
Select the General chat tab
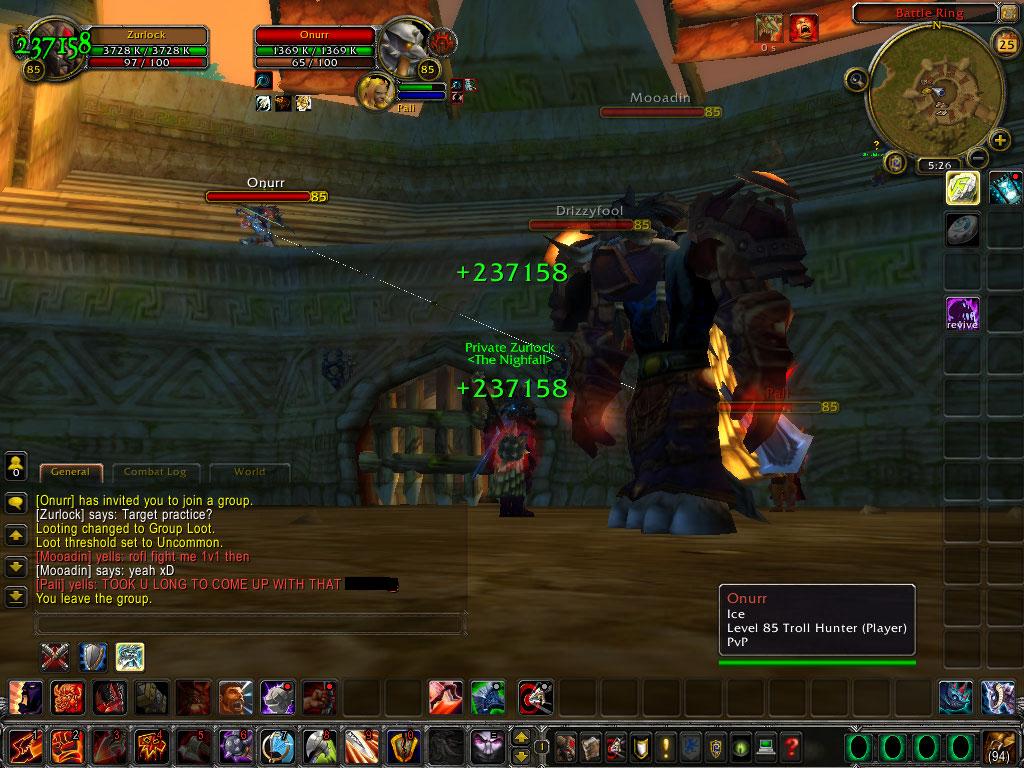pyautogui.click(x=70, y=472)
